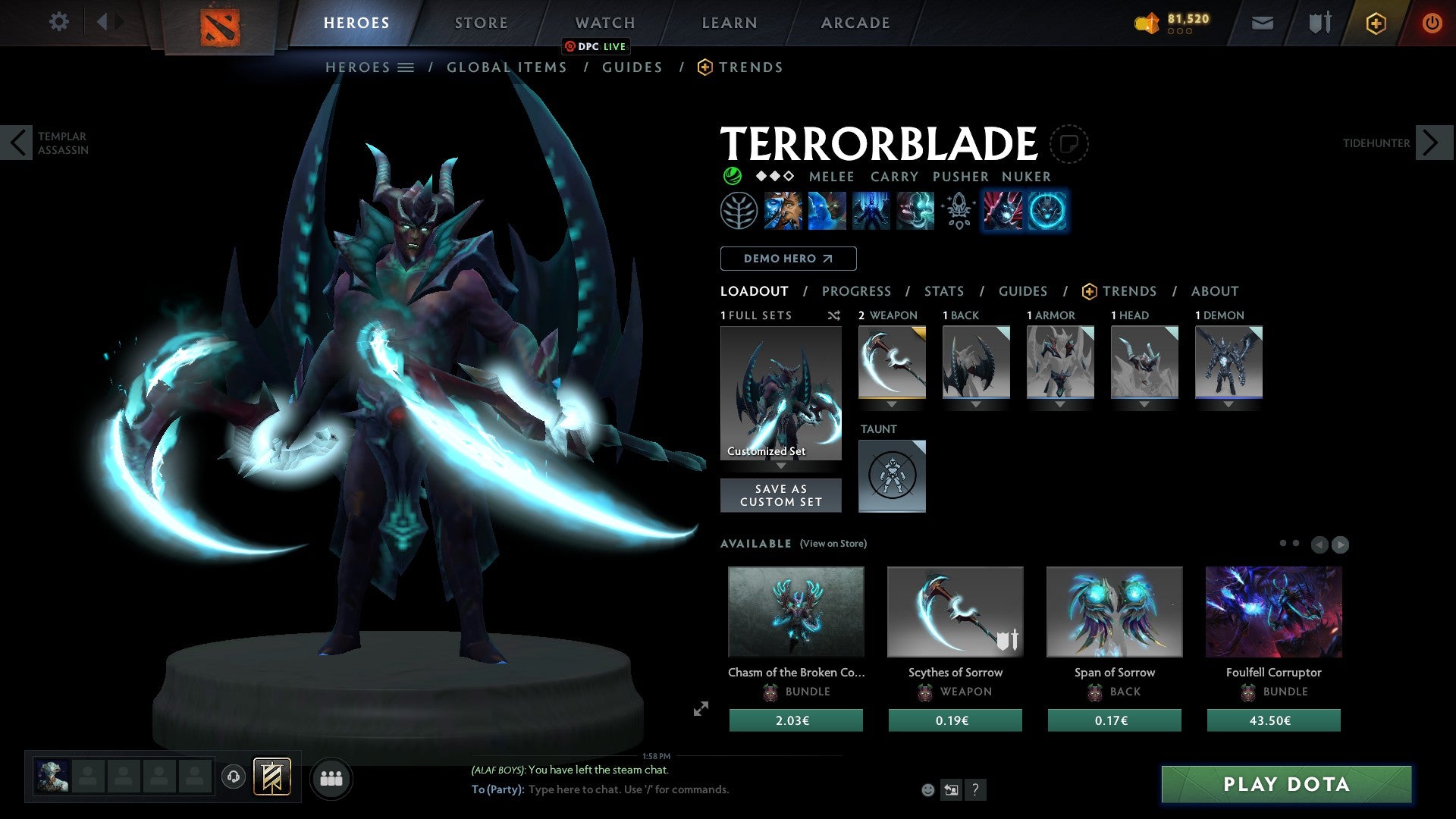Open the Weapon slot dropdown chevron
1456x819 pixels.
(893, 404)
